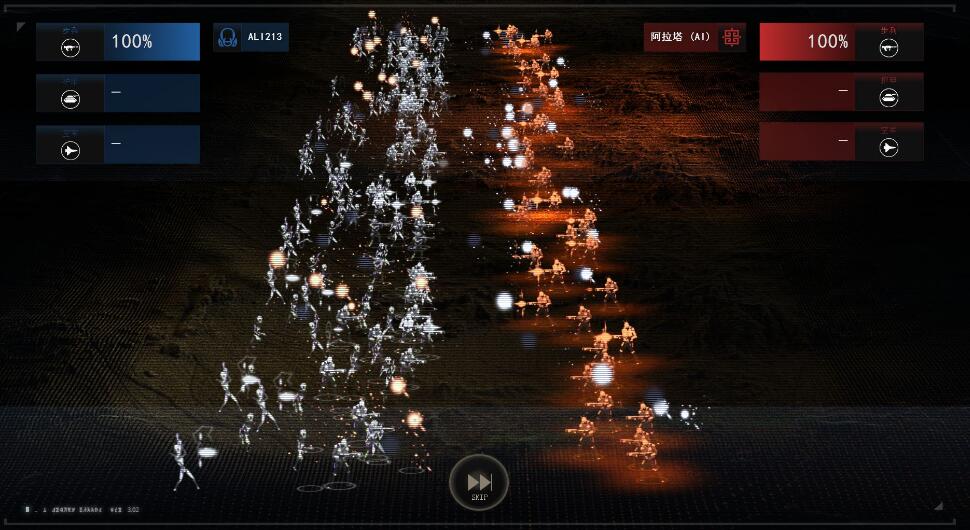Click the blue infantry unit panel

pos(118,42)
